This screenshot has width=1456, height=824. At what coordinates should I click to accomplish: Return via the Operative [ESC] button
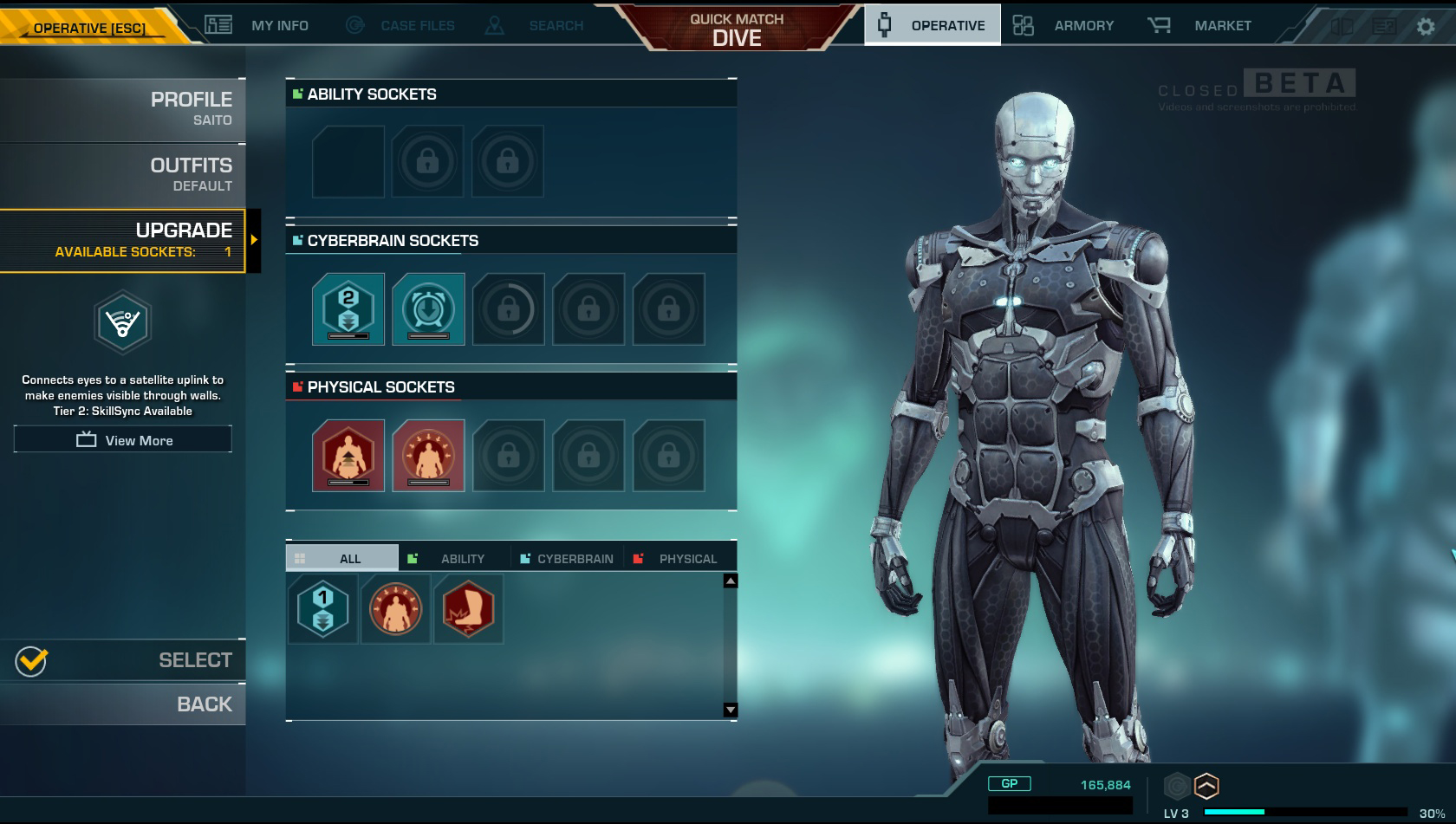click(90, 28)
